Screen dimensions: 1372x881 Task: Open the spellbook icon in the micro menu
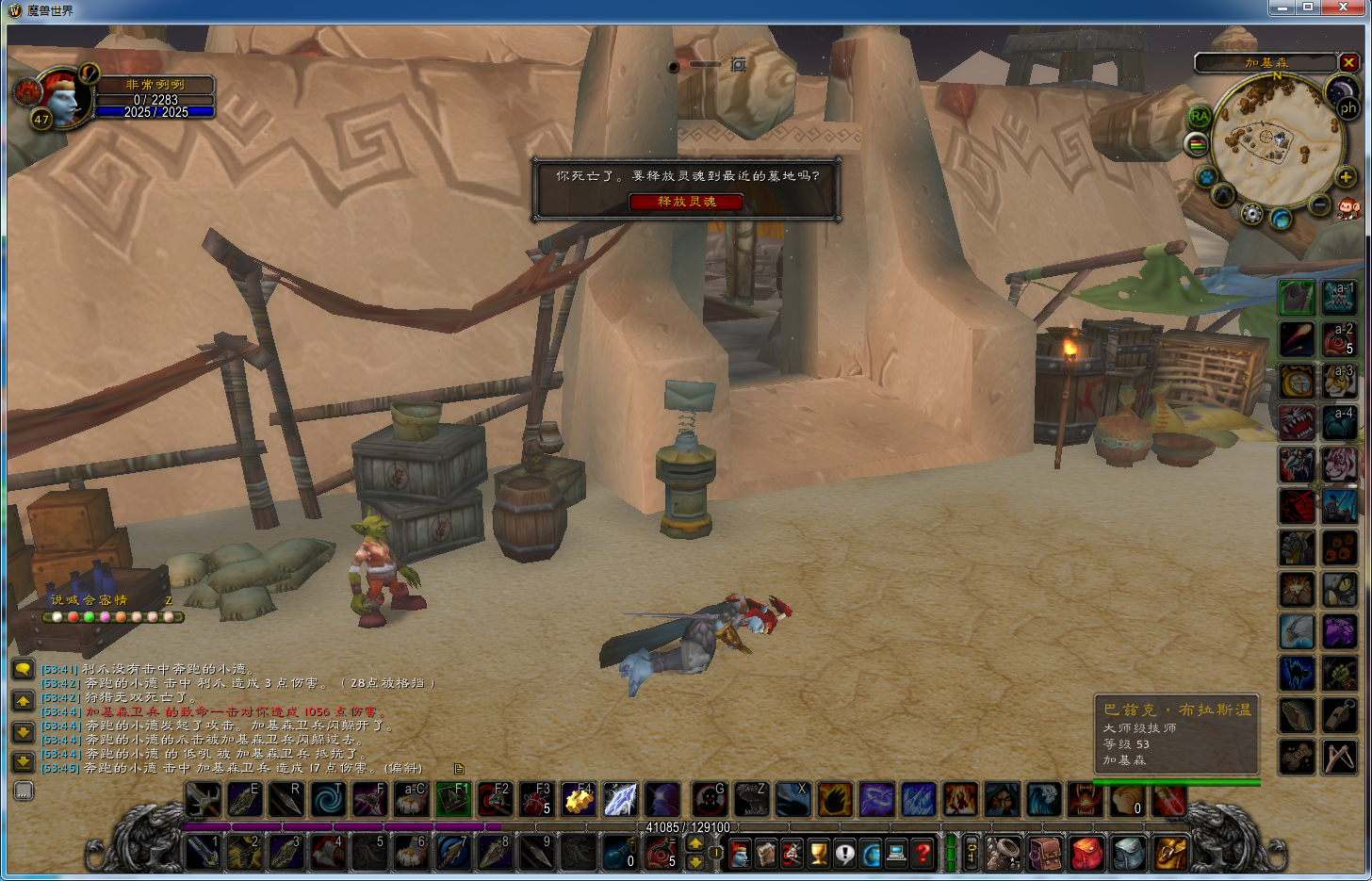767,853
